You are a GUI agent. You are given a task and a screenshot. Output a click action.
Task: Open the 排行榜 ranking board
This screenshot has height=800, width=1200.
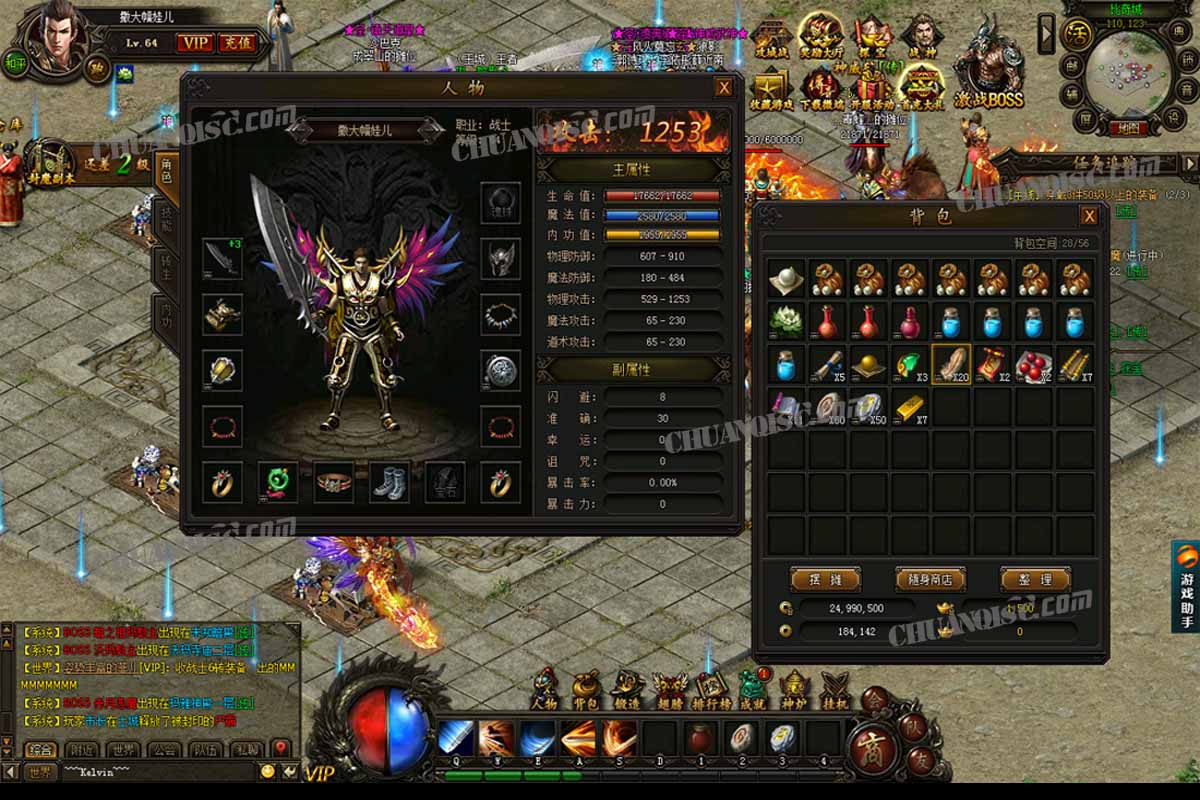(x=712, y=690)
